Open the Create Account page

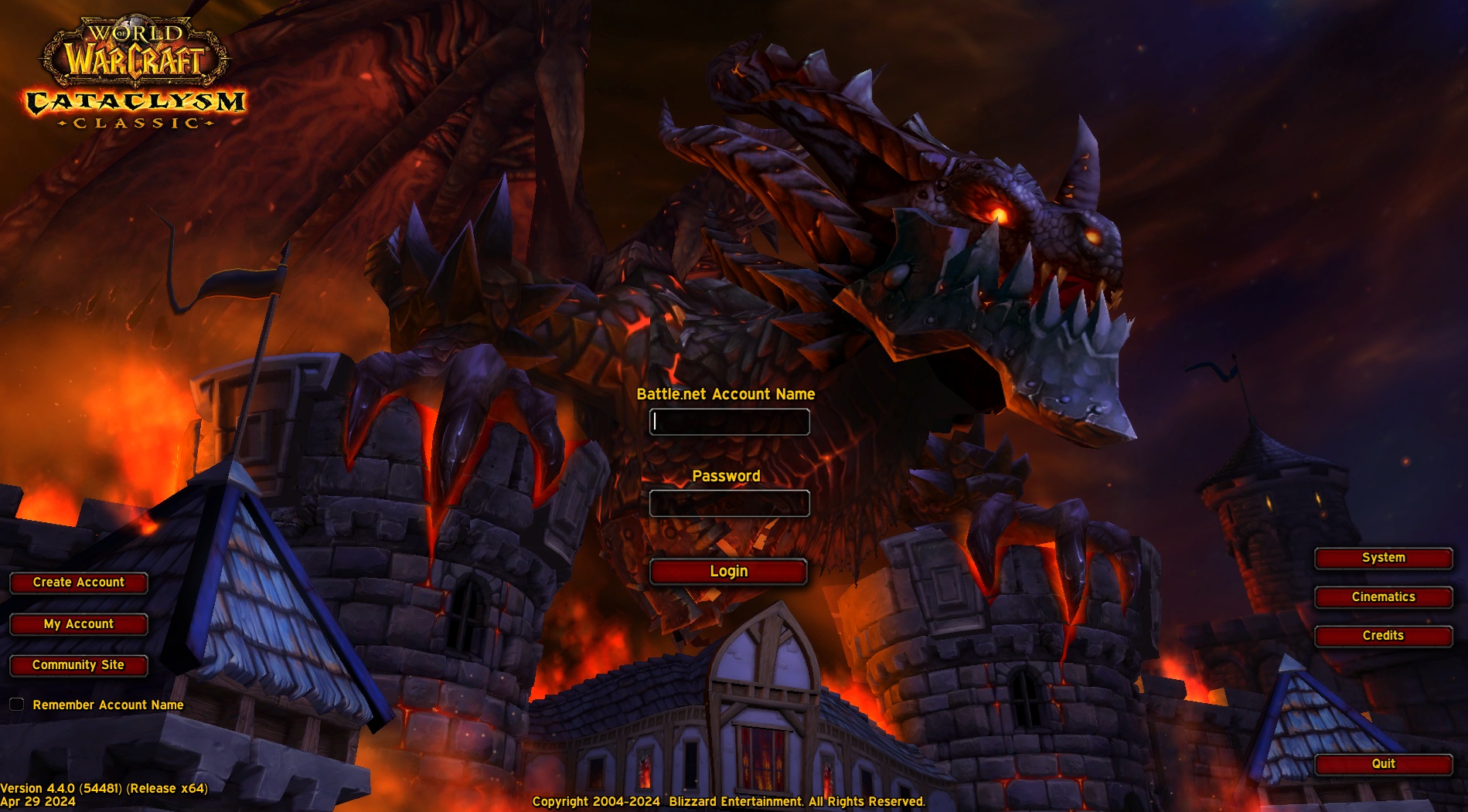tap(78, 583)
